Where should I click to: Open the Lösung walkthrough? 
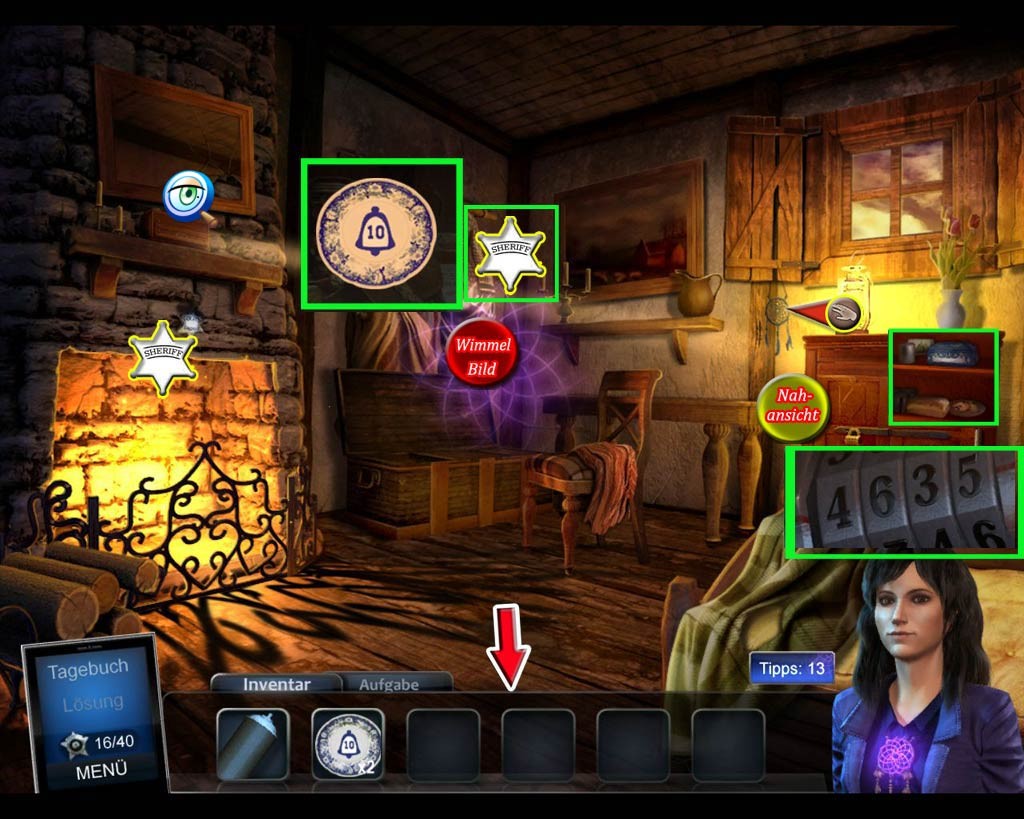(x=93, y=703)
